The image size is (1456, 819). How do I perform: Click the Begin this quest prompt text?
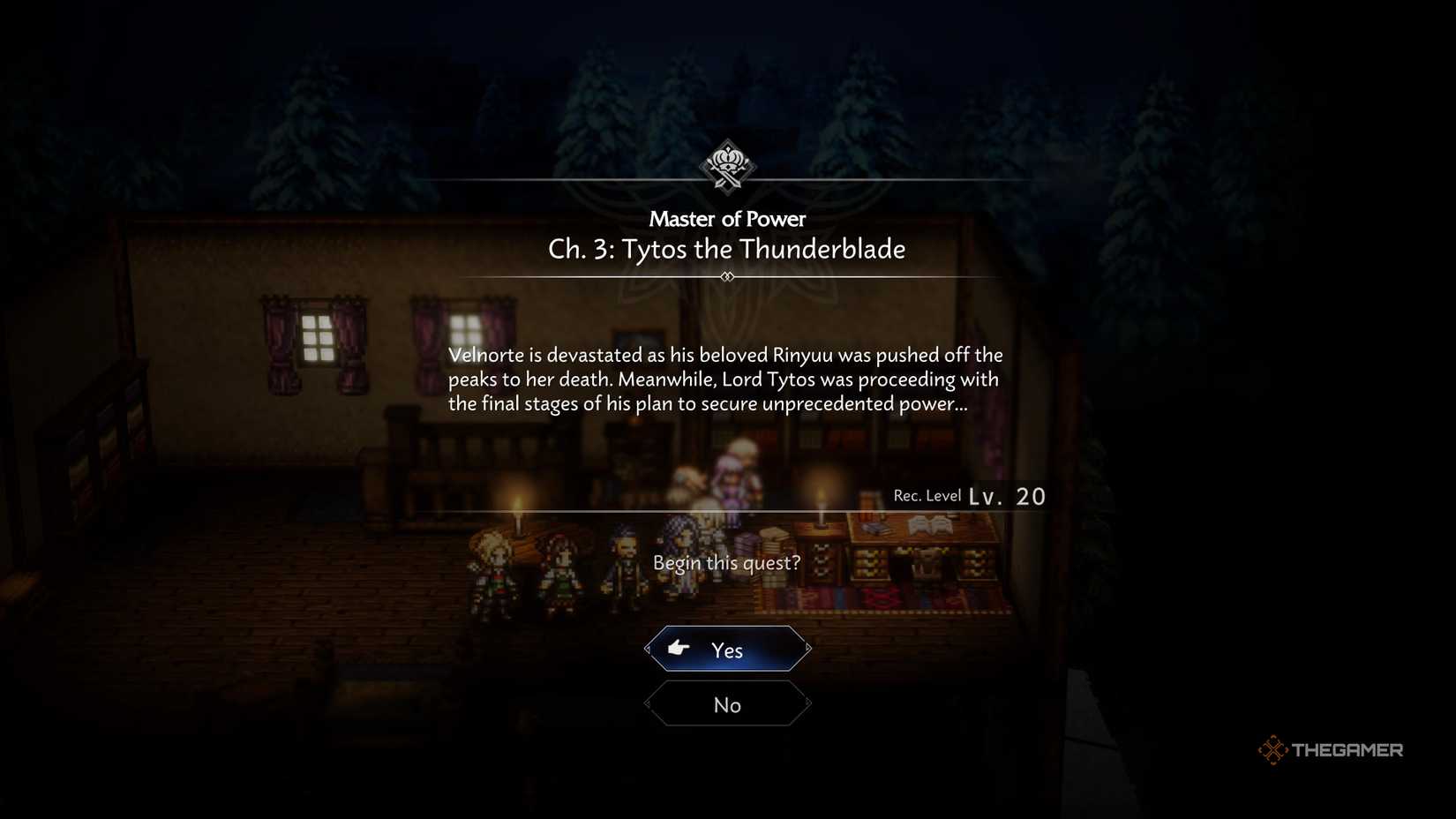(726, 562)
